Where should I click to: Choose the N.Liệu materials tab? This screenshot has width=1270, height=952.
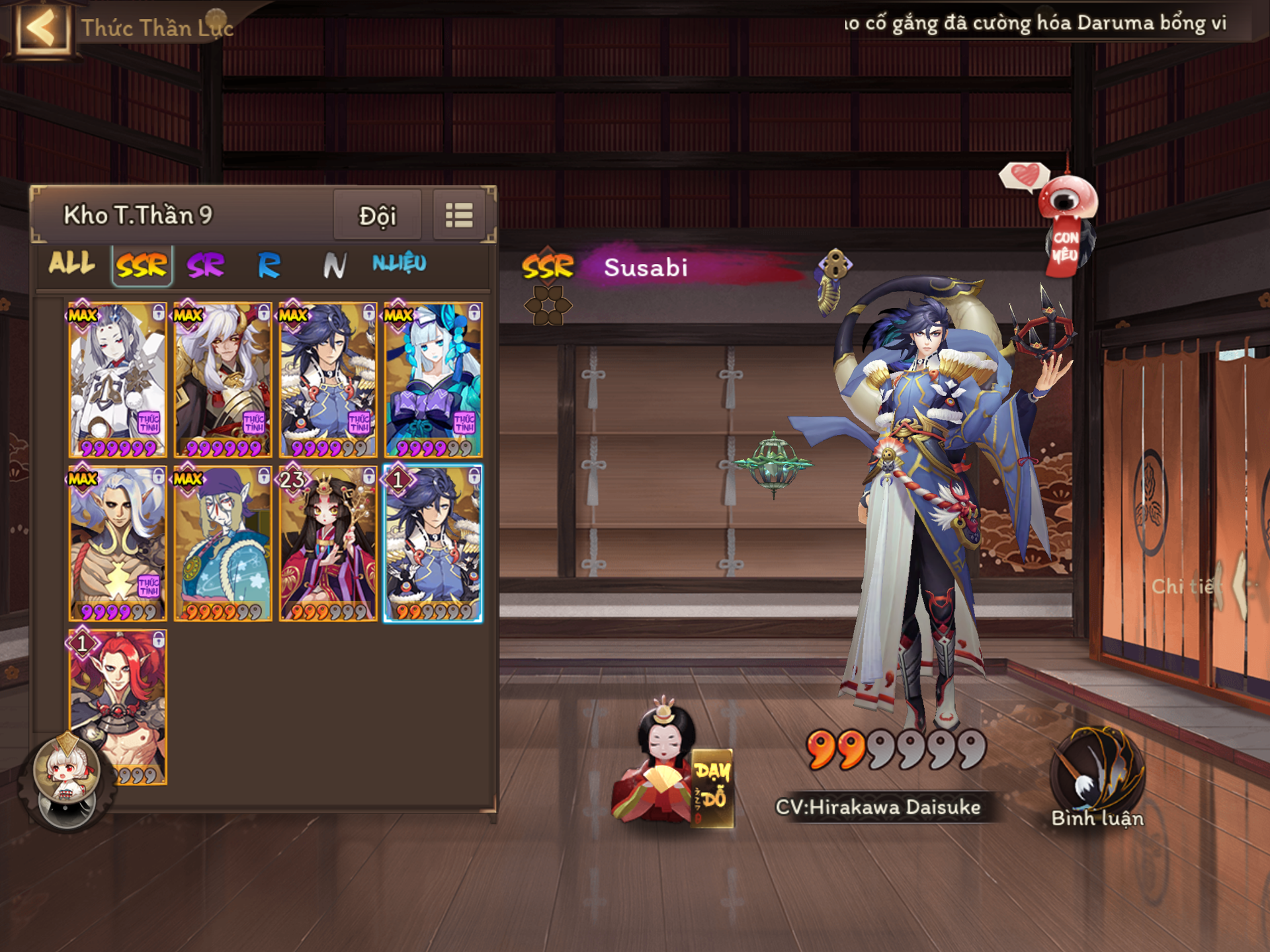(399, 264)
